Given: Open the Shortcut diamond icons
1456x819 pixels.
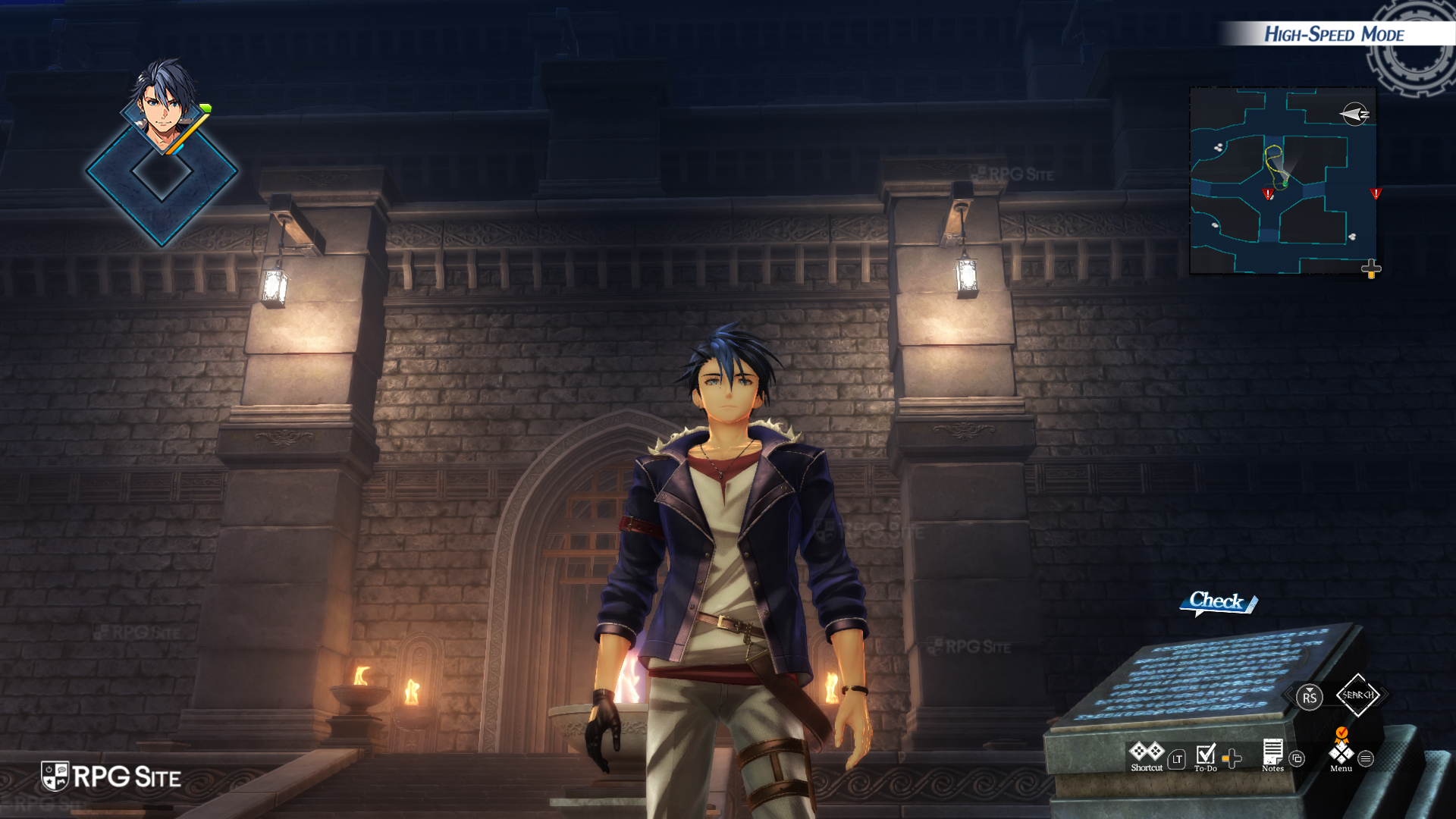Looking at the screenshot, I should (1146, 752).
